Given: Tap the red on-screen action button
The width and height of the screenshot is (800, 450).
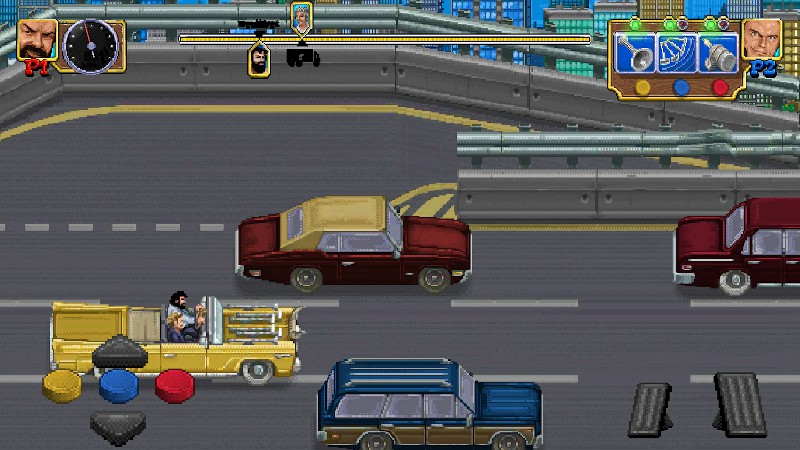Looking at the screenshot, I should [x=175, y=384].
